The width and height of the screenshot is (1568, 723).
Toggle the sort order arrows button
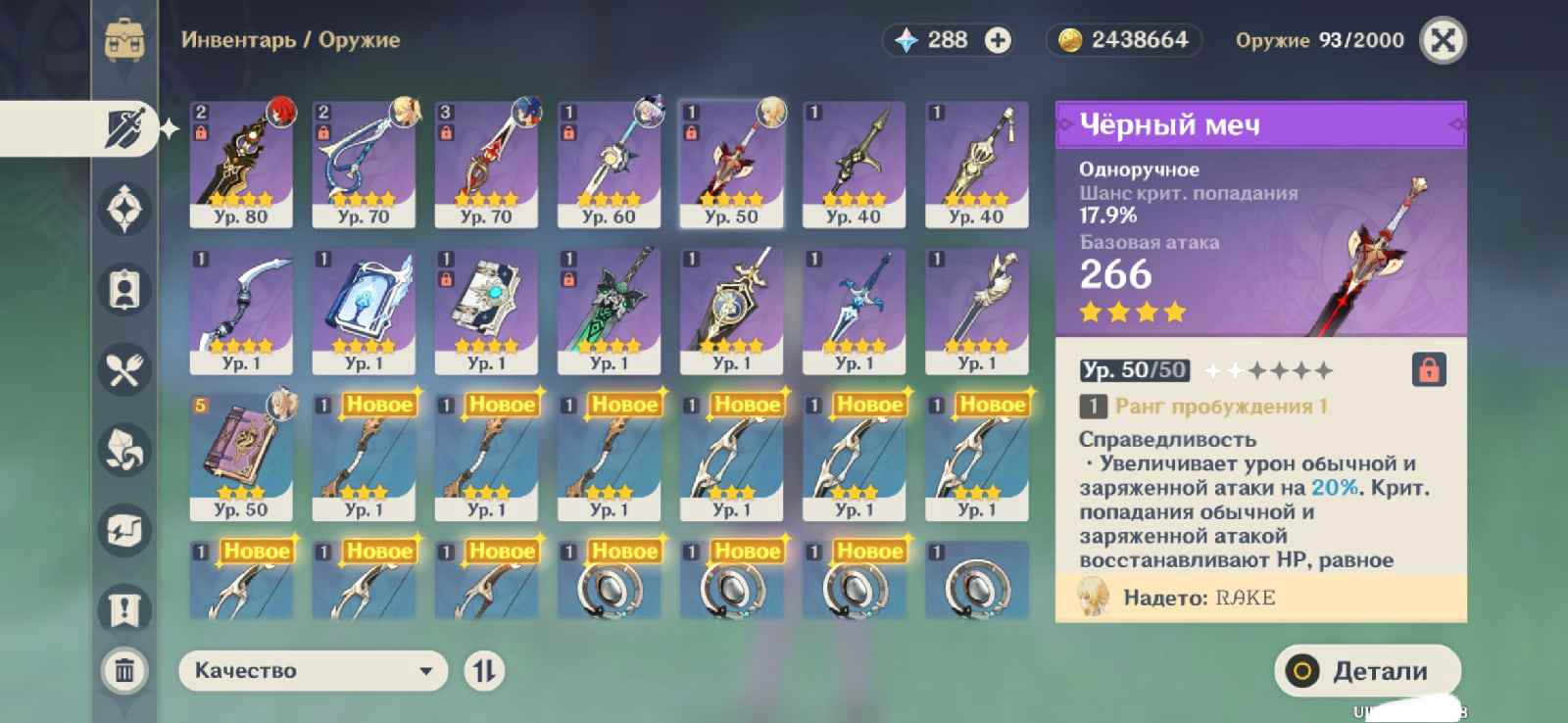pyautogui.click(x=484, y=671)
